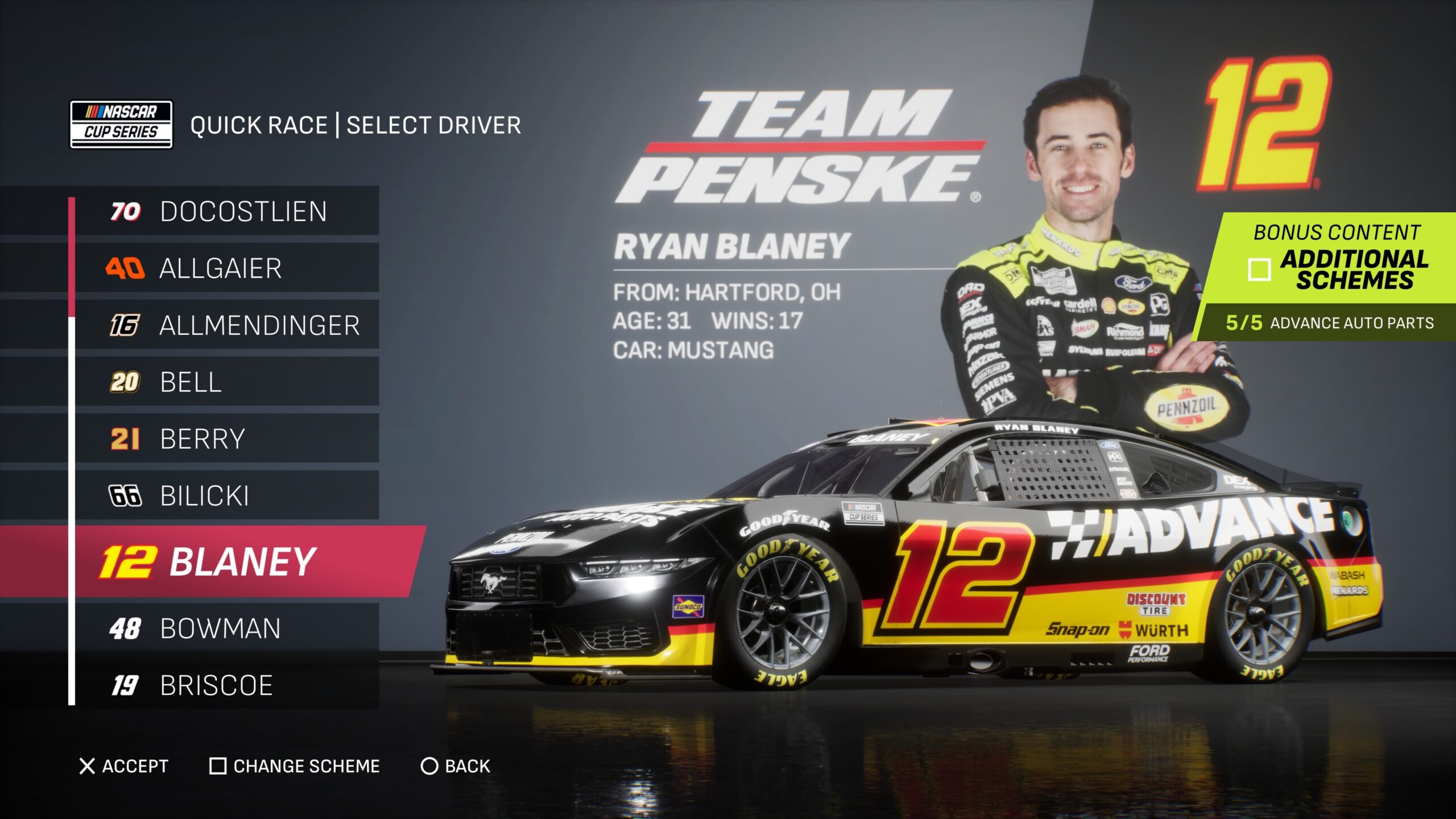Change the car paint scheme

coord(295,766)
